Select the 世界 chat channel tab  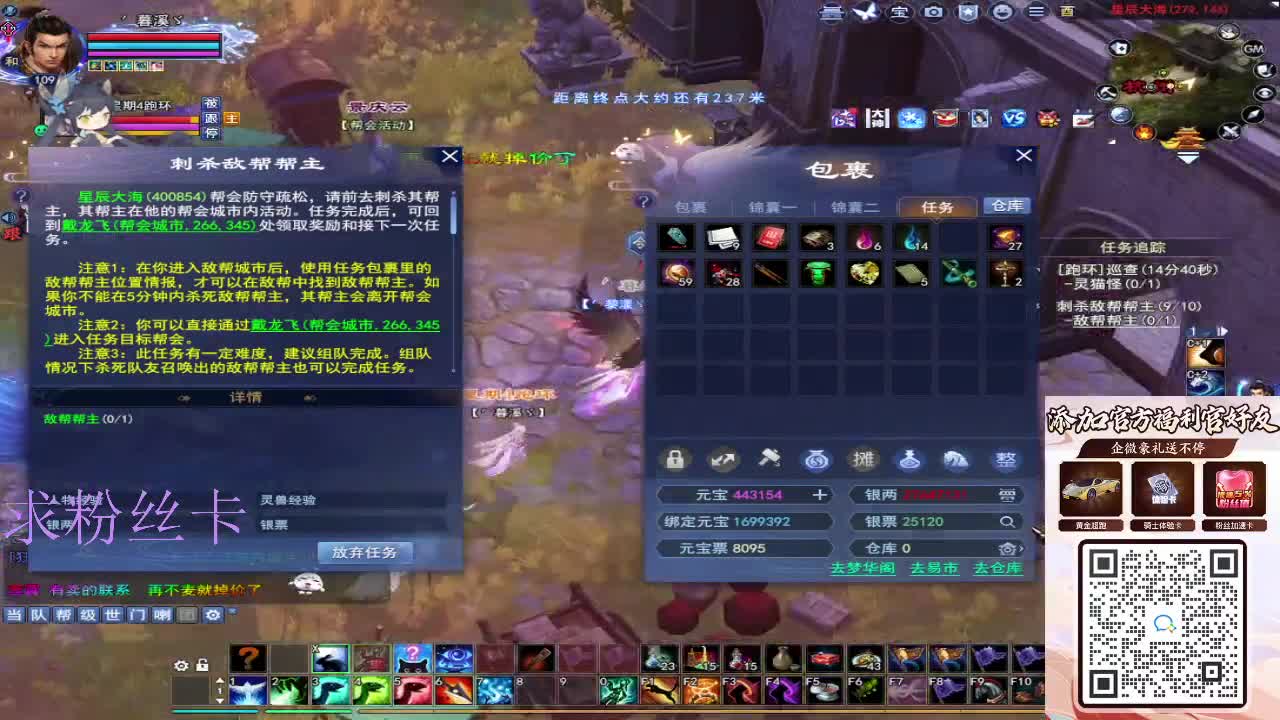pyautogui.click(x=114, y=616)
